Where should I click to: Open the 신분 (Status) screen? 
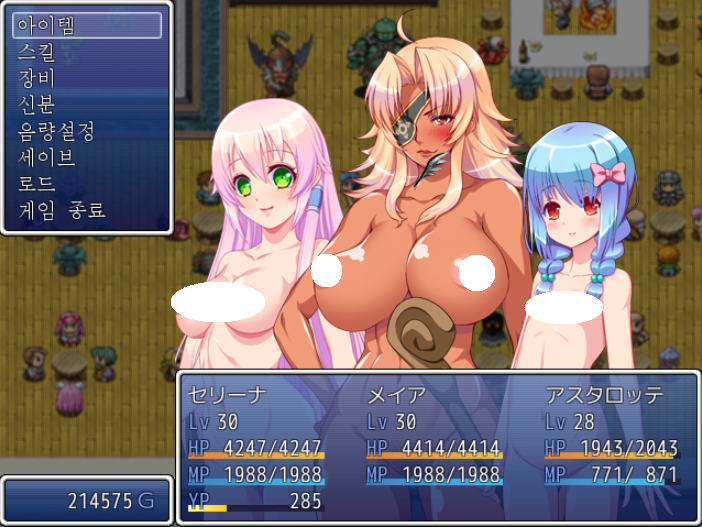(86, 104)
